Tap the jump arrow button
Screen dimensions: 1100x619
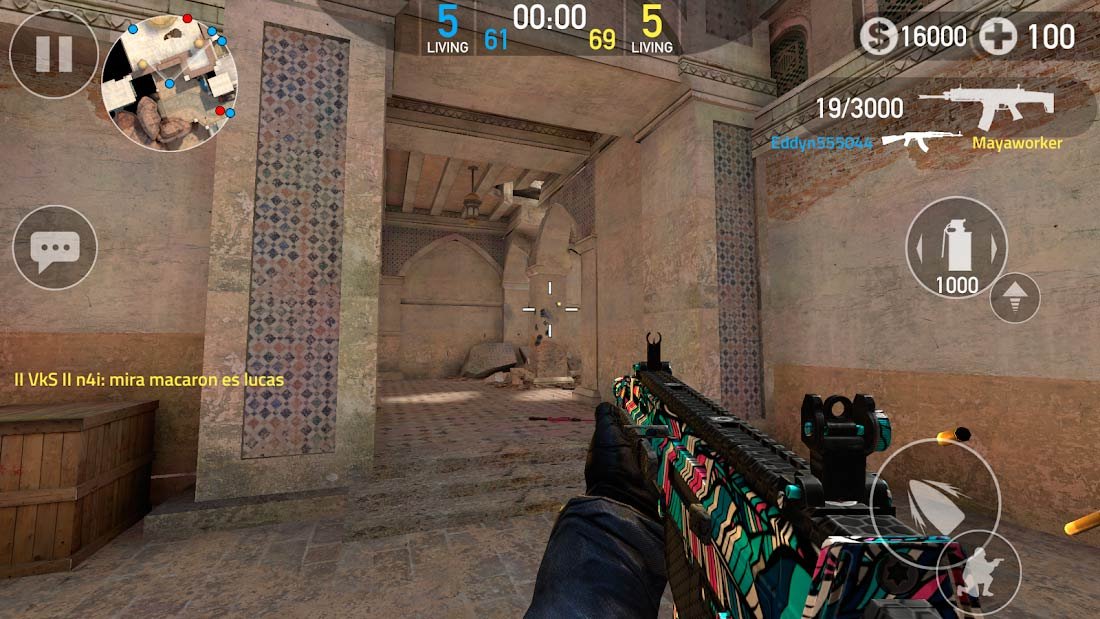(x=1015, y=297)
